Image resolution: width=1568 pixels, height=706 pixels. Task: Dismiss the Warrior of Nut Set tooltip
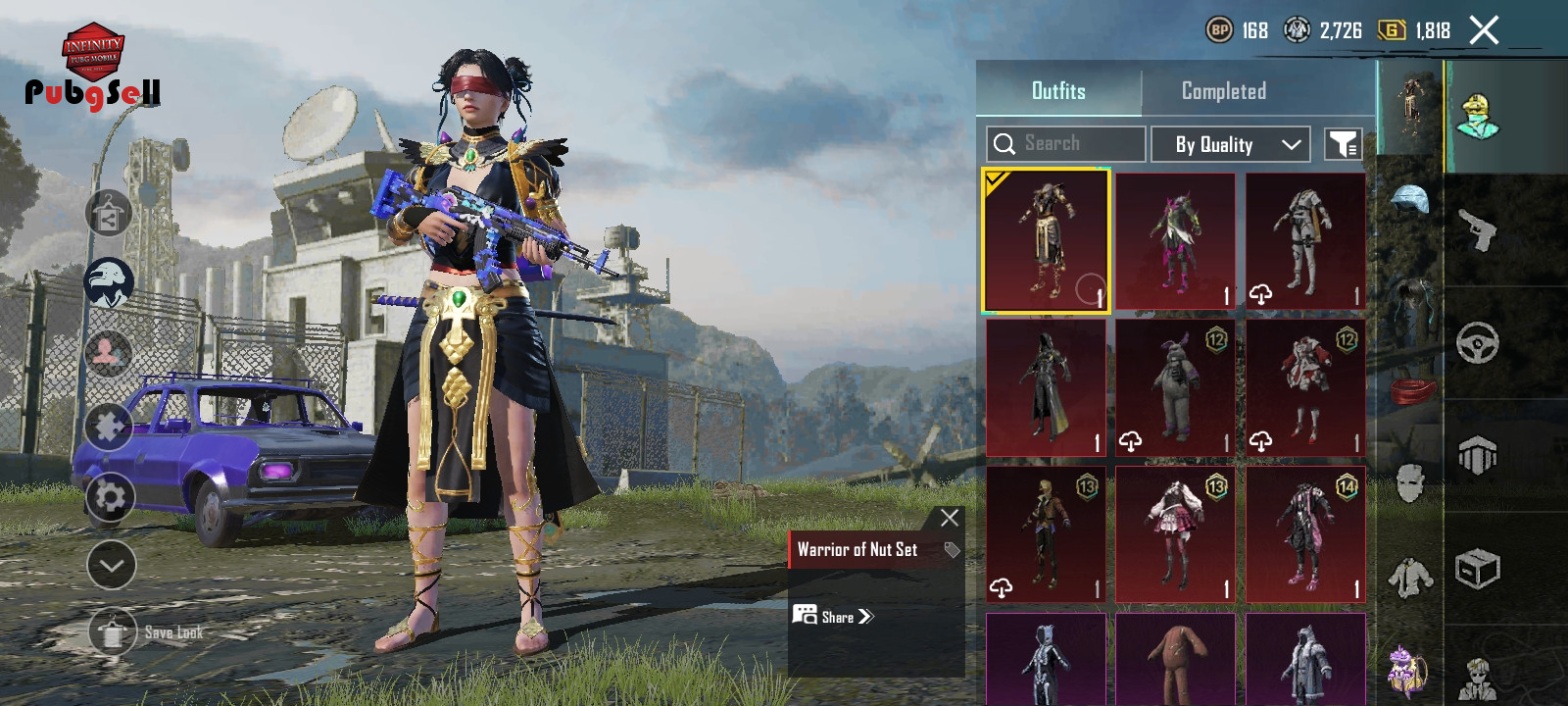click(949, 518)
